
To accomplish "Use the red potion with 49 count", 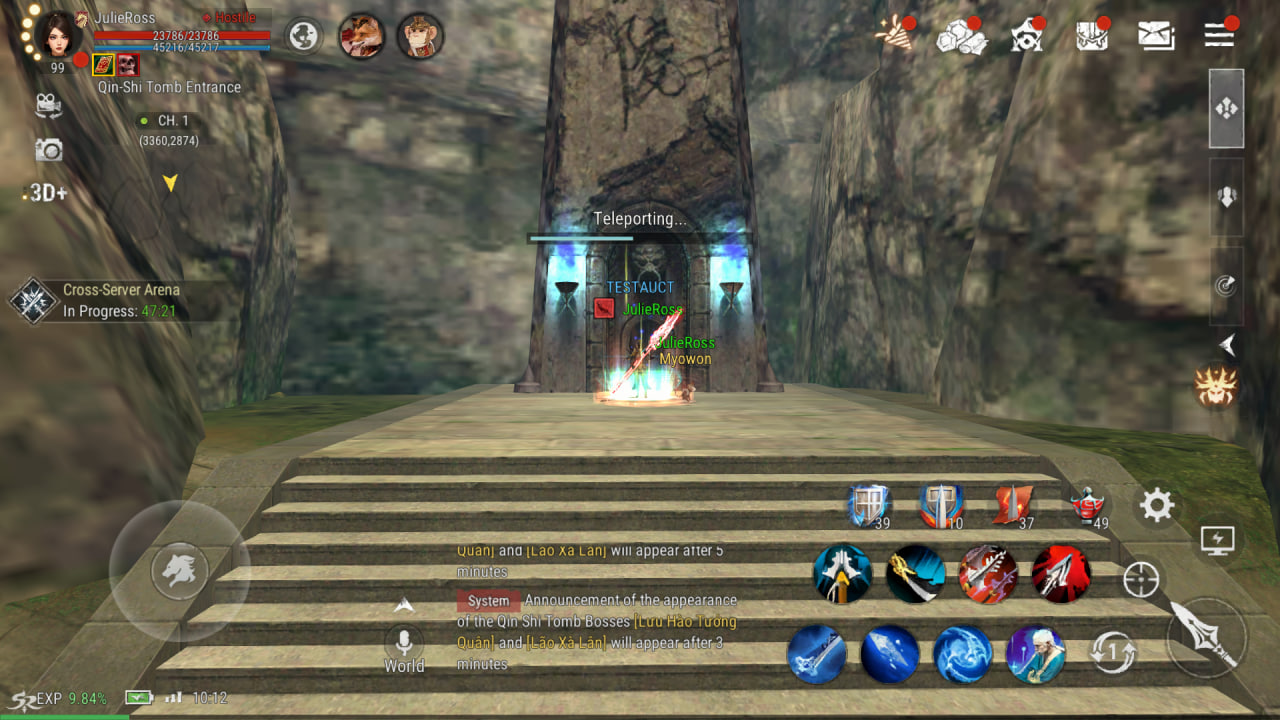I will coord(1086,506).
